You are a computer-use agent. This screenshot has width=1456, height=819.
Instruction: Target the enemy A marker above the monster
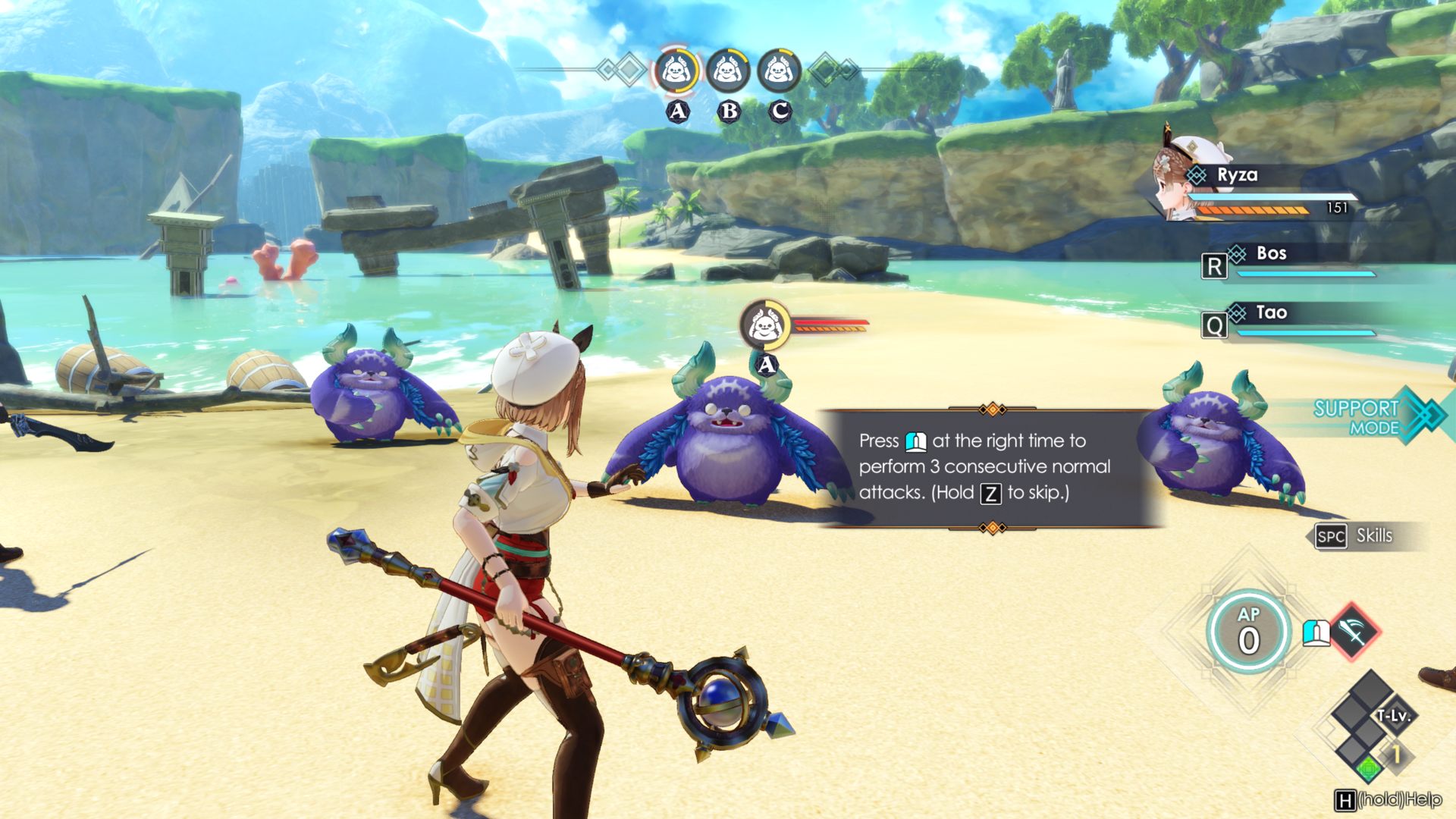click(764, 326)
